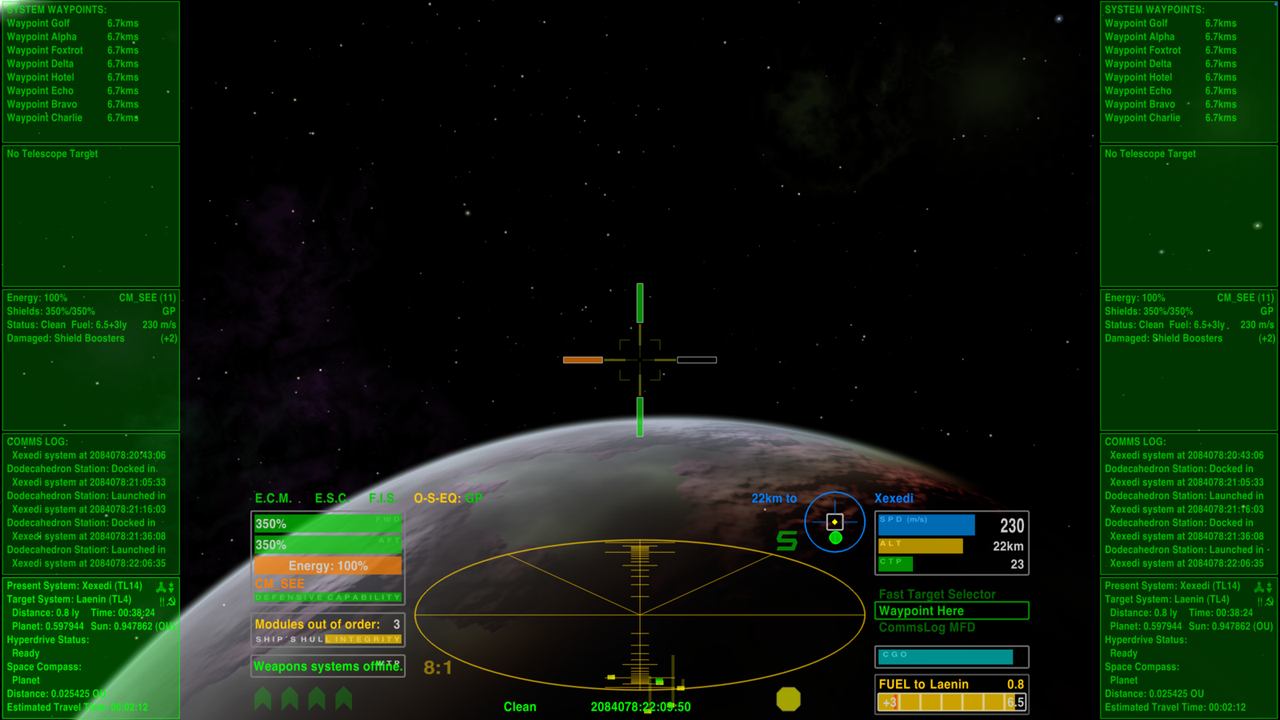Click the F.I.S. indicator label

383,498
